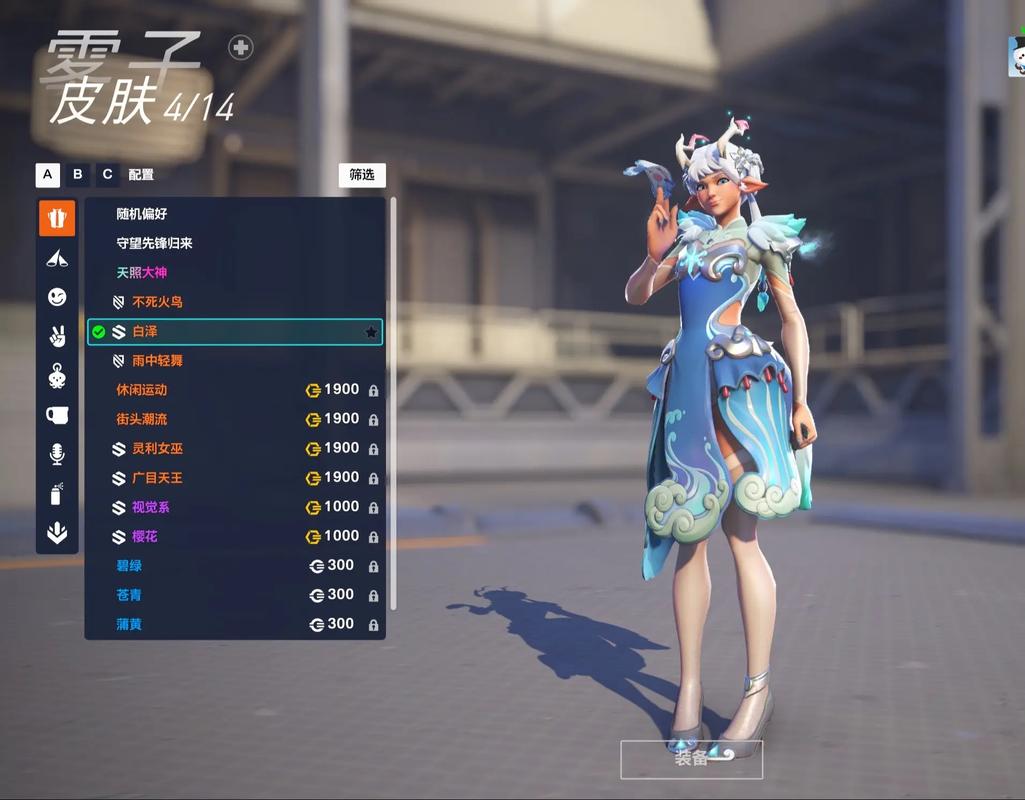Open the victory pose hand category
The height and width of the screenshot is (800, 1025).
point(57,336)
